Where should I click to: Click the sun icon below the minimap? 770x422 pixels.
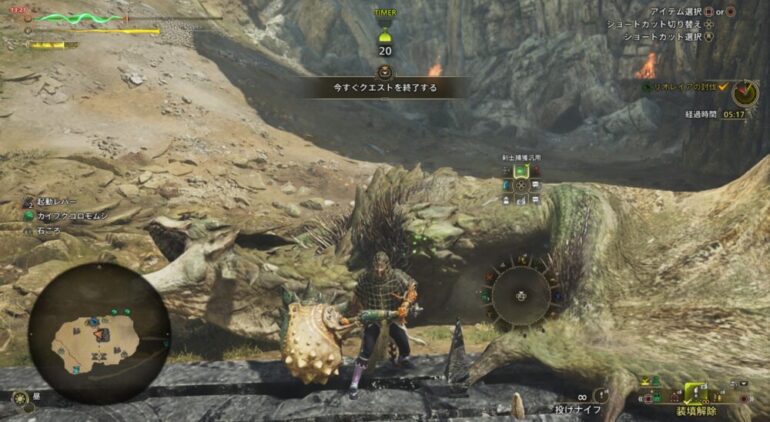coord(20,398)
